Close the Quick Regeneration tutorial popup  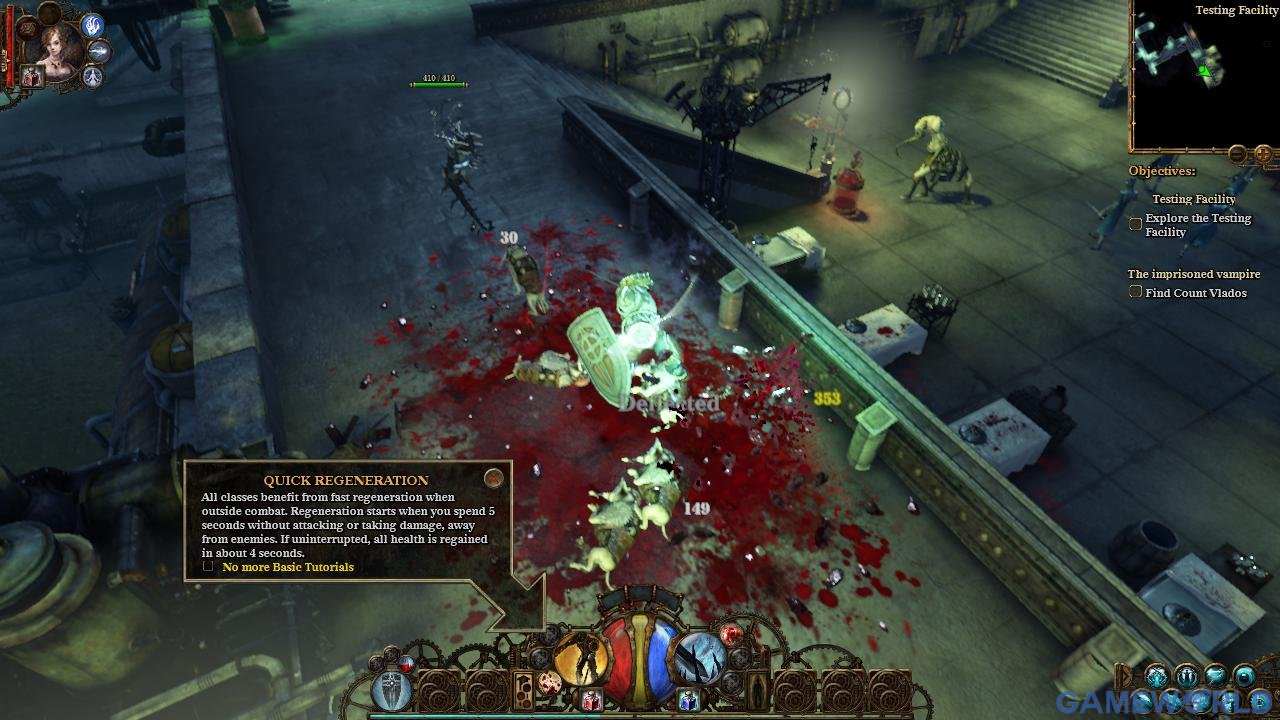click(x=493, y=478)
